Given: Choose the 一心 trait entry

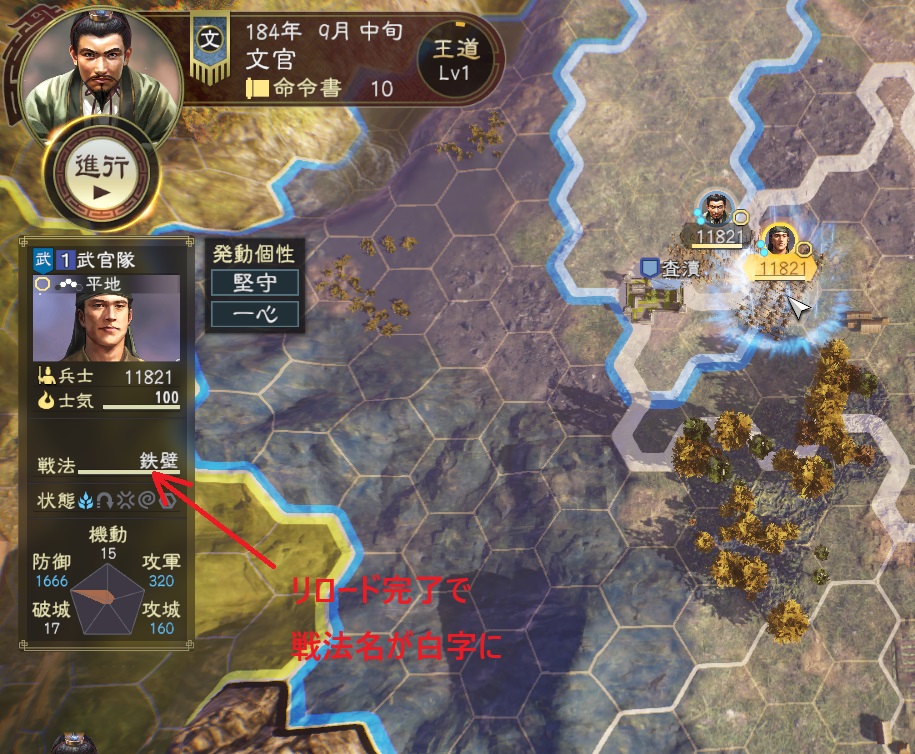Looking at the screenshot, I should click(x=255, y=315).
